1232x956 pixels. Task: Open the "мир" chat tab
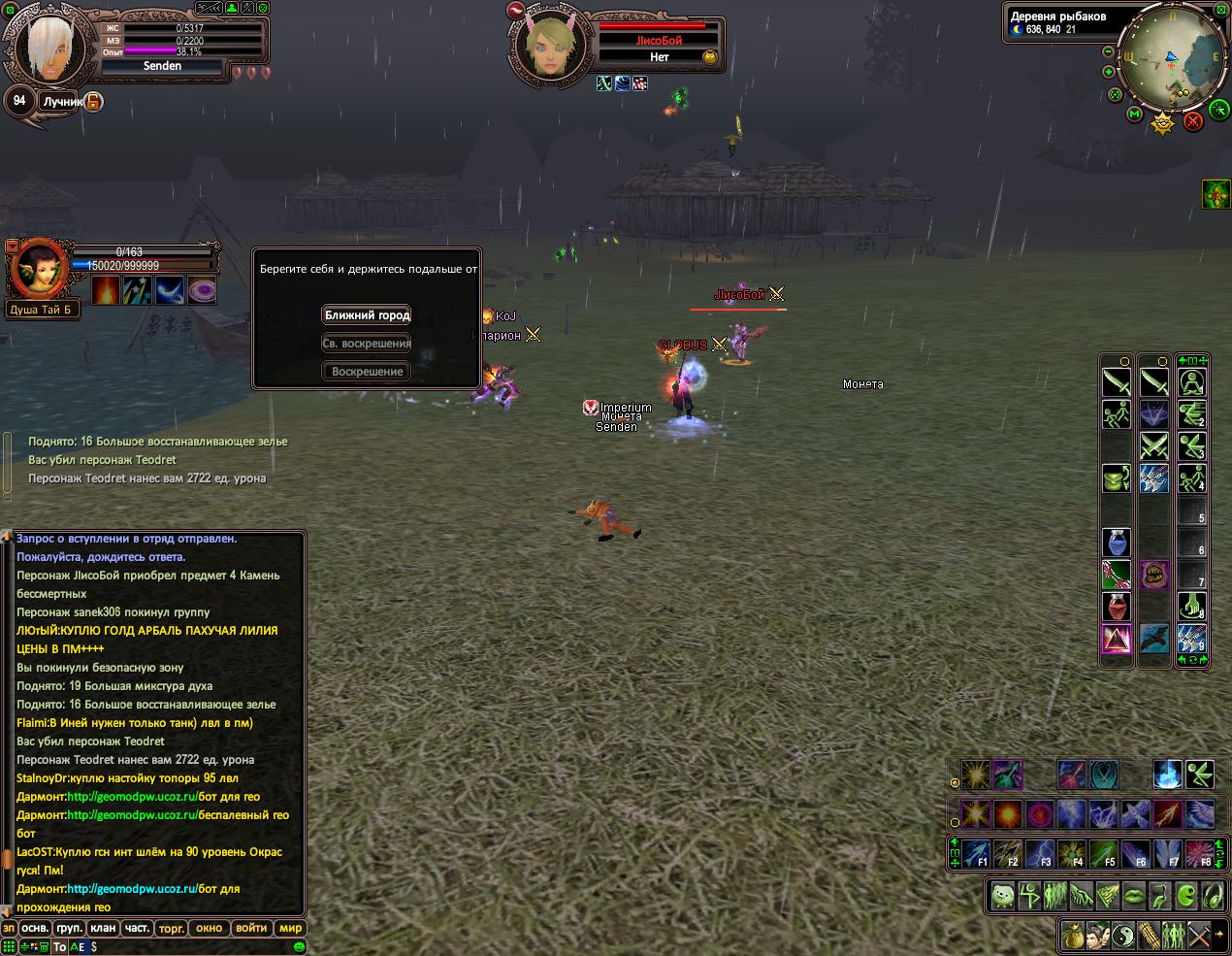click(291, 928)
